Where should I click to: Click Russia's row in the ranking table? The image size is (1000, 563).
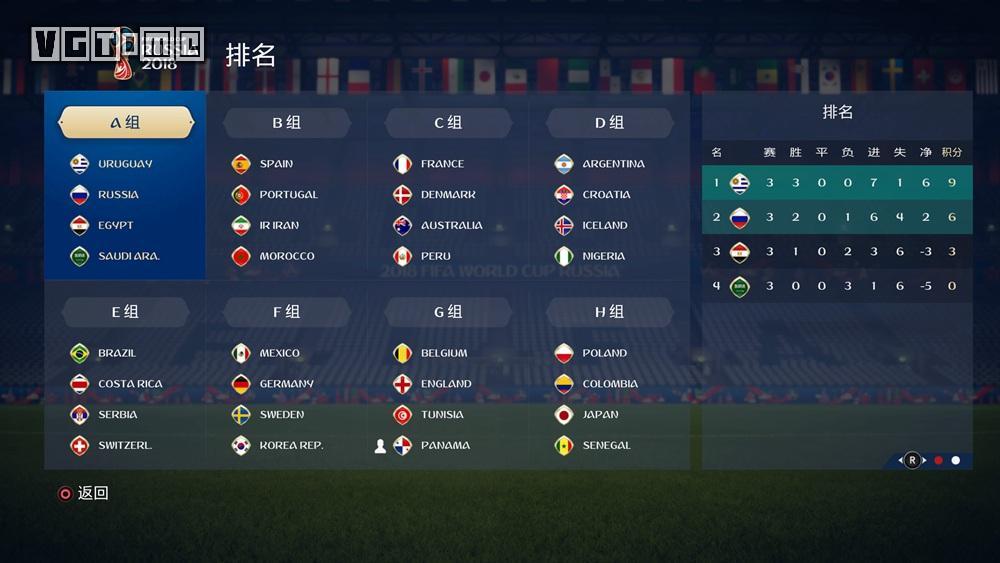pyautogui.click(x=837, y=217)
